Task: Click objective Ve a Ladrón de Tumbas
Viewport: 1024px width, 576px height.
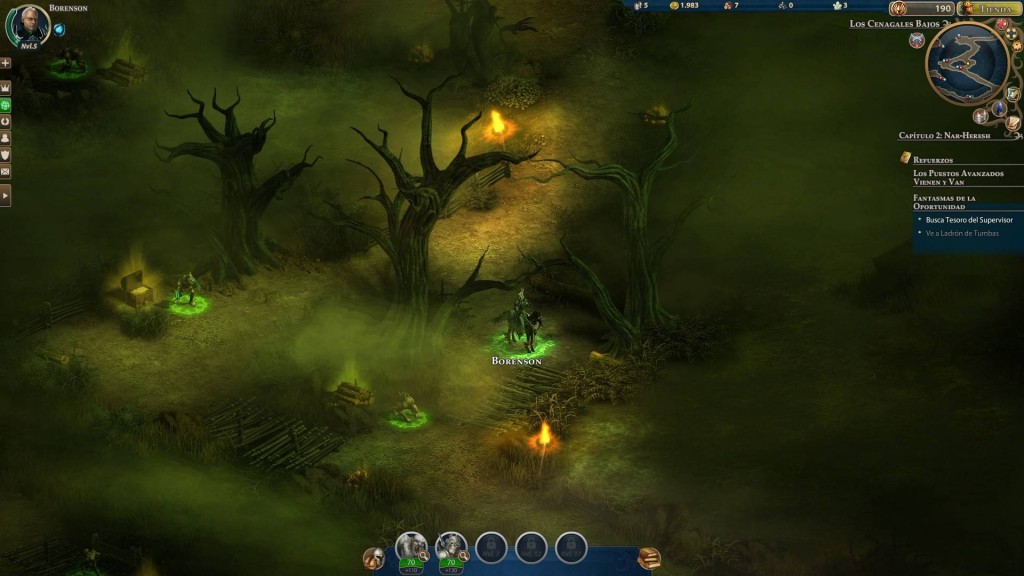Action: (x=962, y=233)
